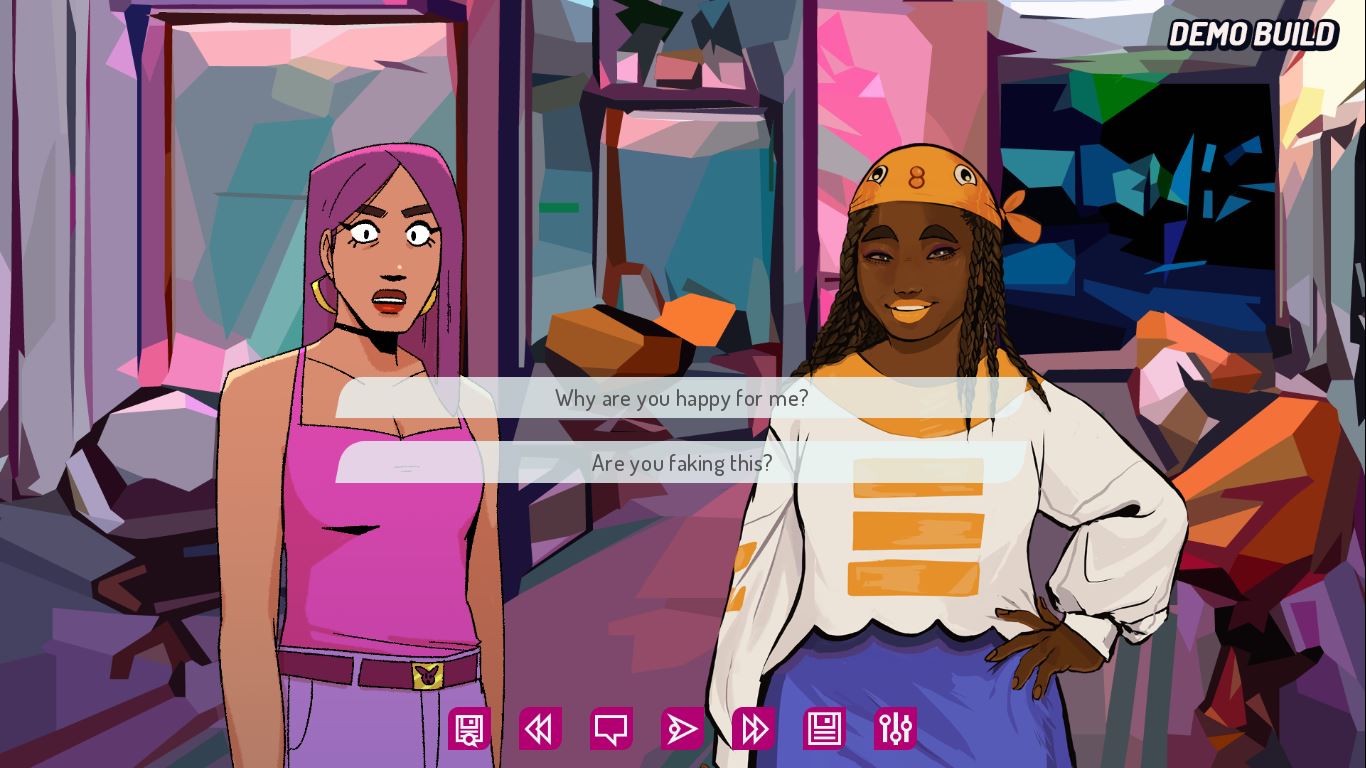Choose "Why are you happy for me?"
This screenshot has width=1366, height=768.
coord(682,398)
